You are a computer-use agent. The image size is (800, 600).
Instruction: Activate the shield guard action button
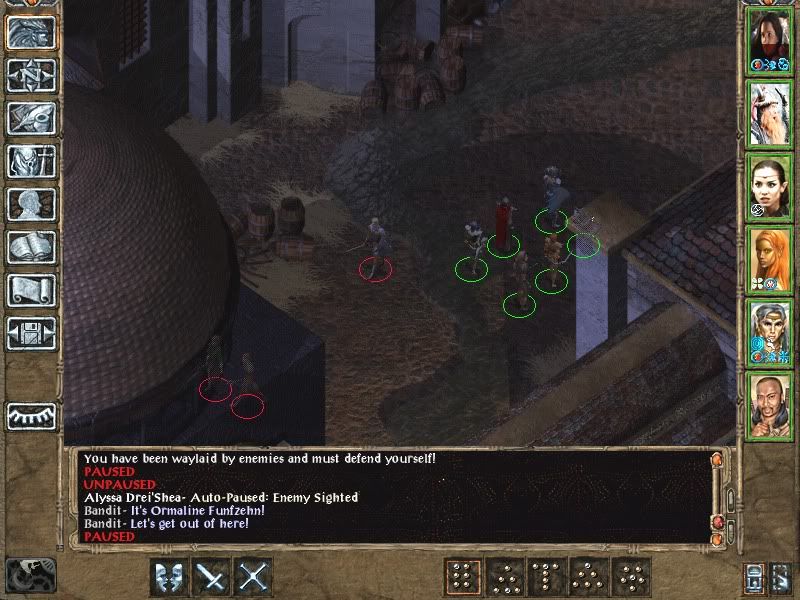169,576
